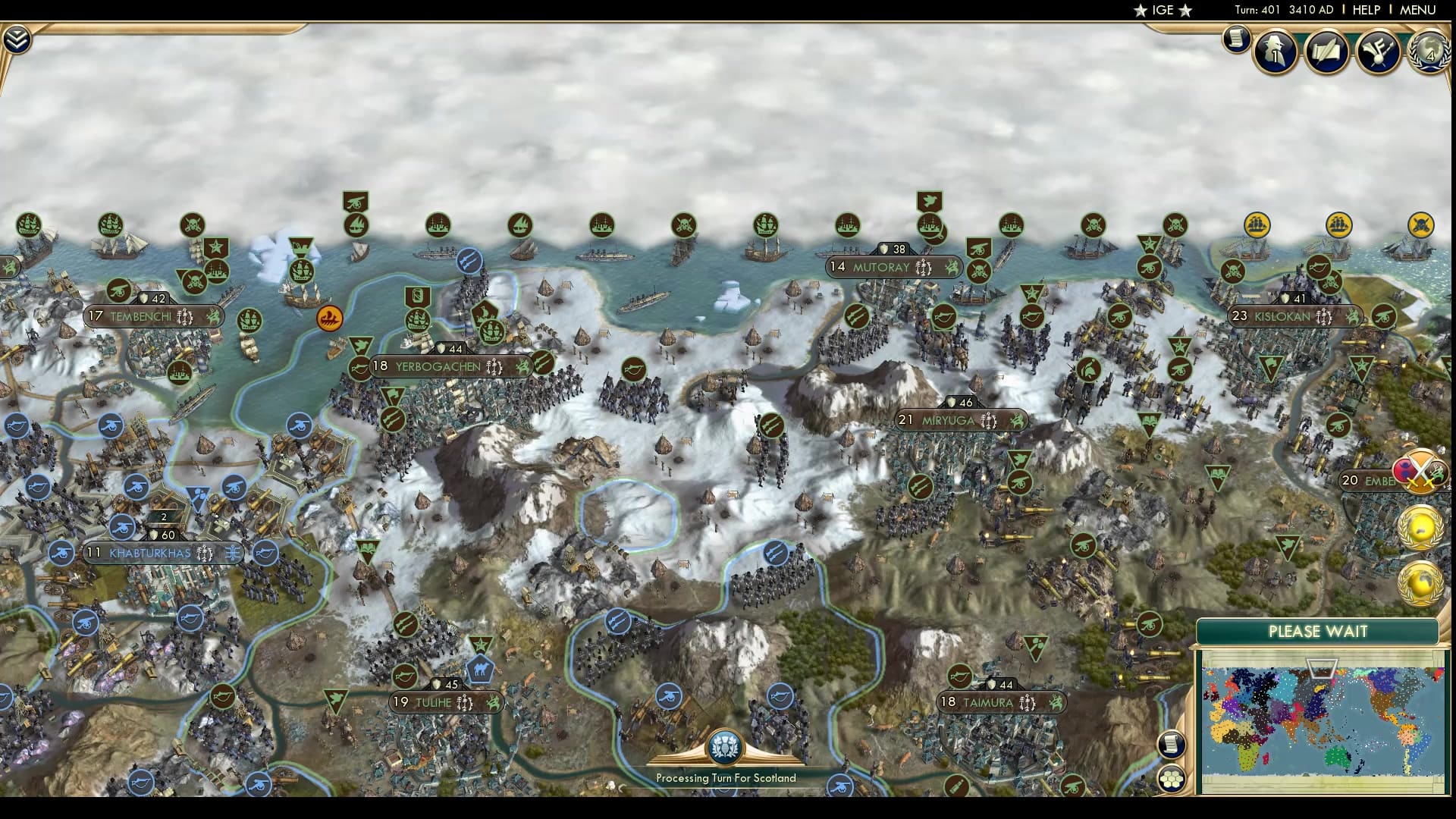View notifications via the small scroll icon top right
Viewport: 1456px width, 819px height.
1235,36
